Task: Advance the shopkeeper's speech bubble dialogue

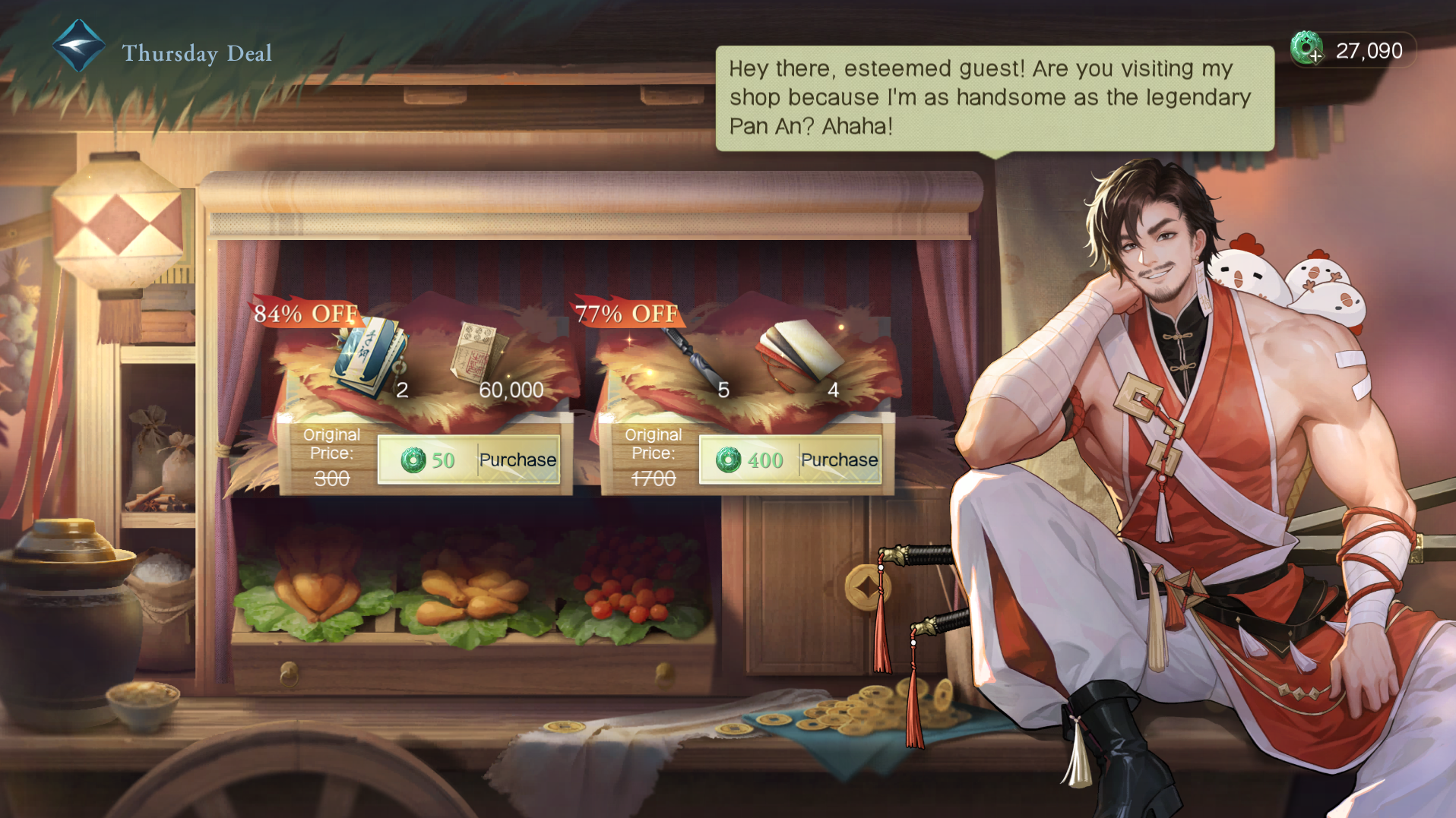Action: [x=994, y=98]
